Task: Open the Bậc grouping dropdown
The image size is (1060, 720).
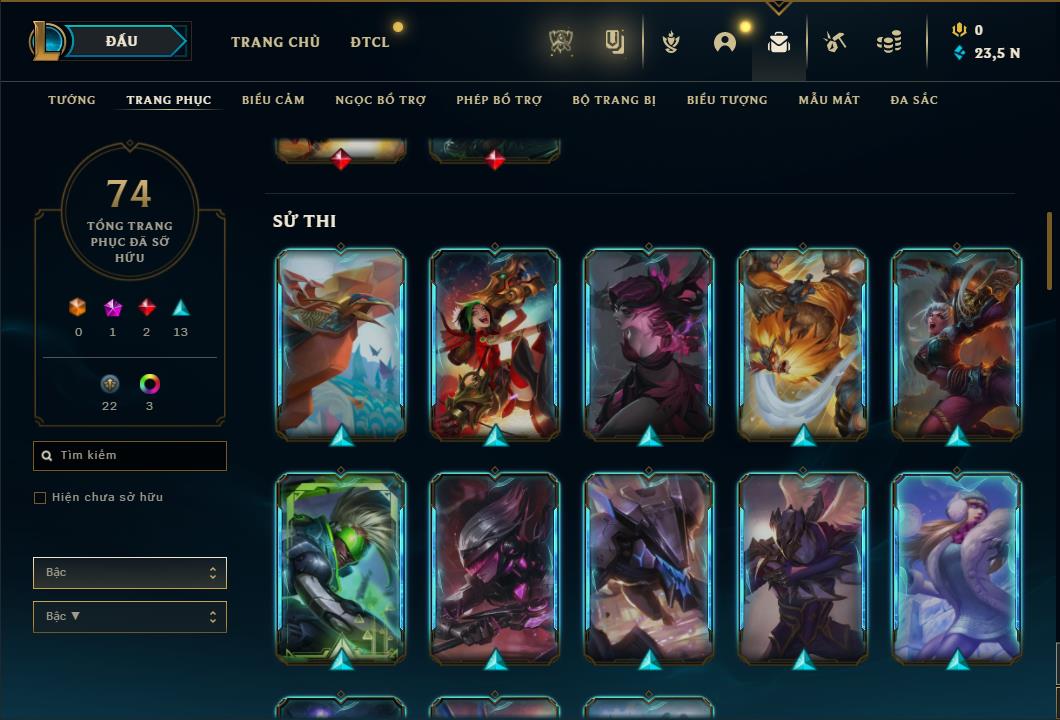Action: [130, 573]
